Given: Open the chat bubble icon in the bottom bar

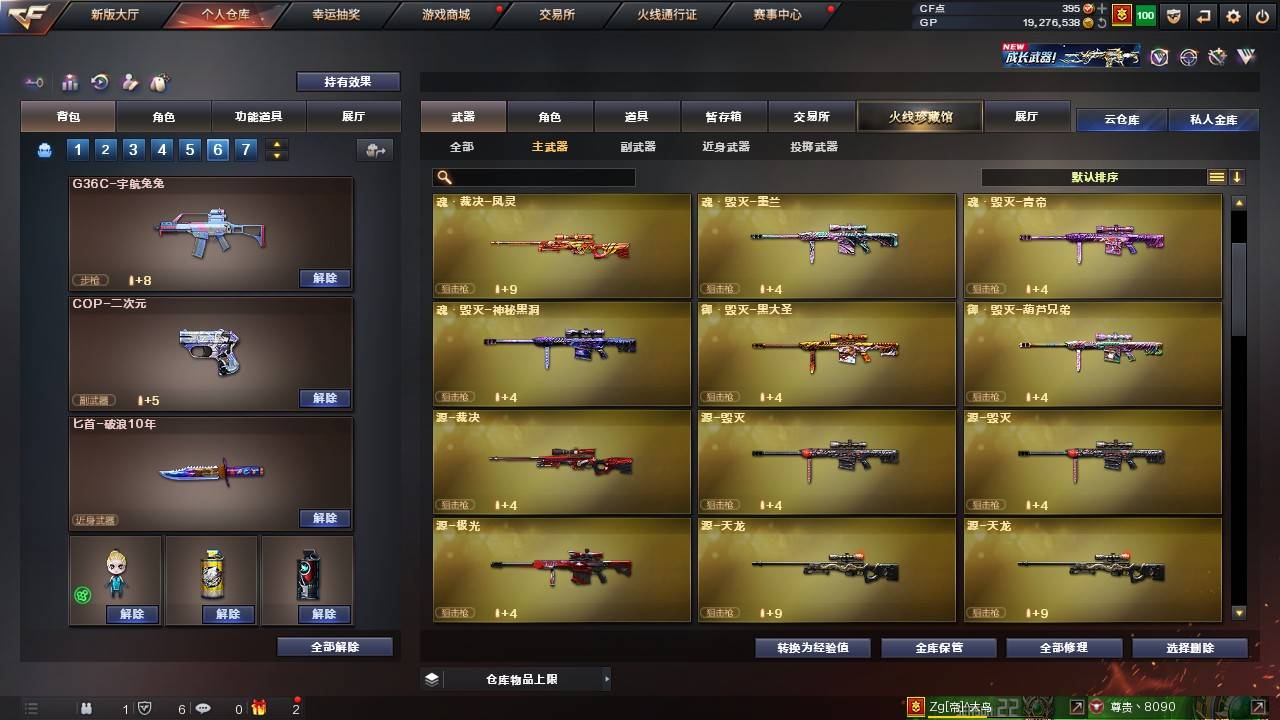Looking at the screenshot, I should (203, 708).
